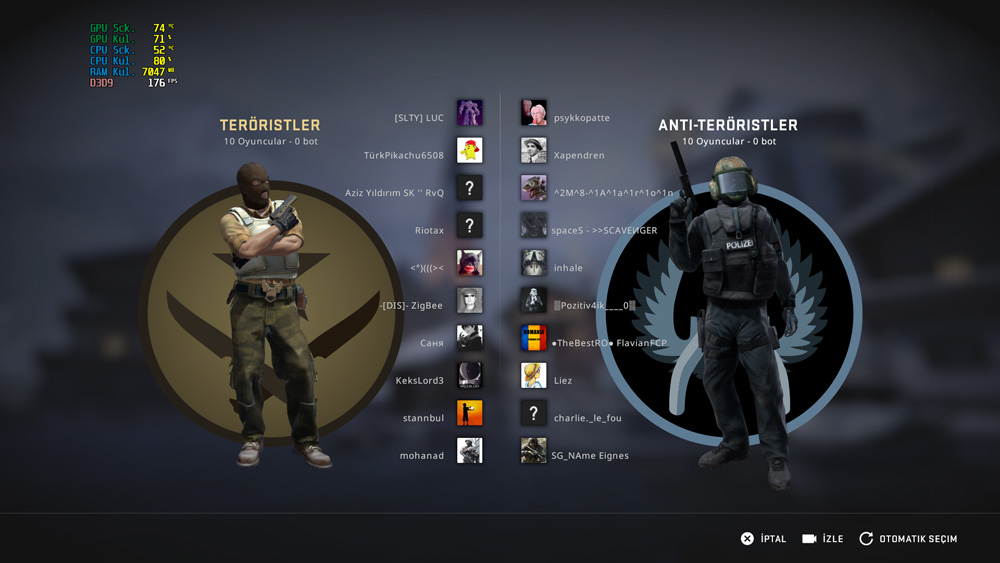The height and width of the screenshot is (563, 1000).
Task: Click charlie._le_fou's question mark avatar
Action: click(x=533, y=413)
